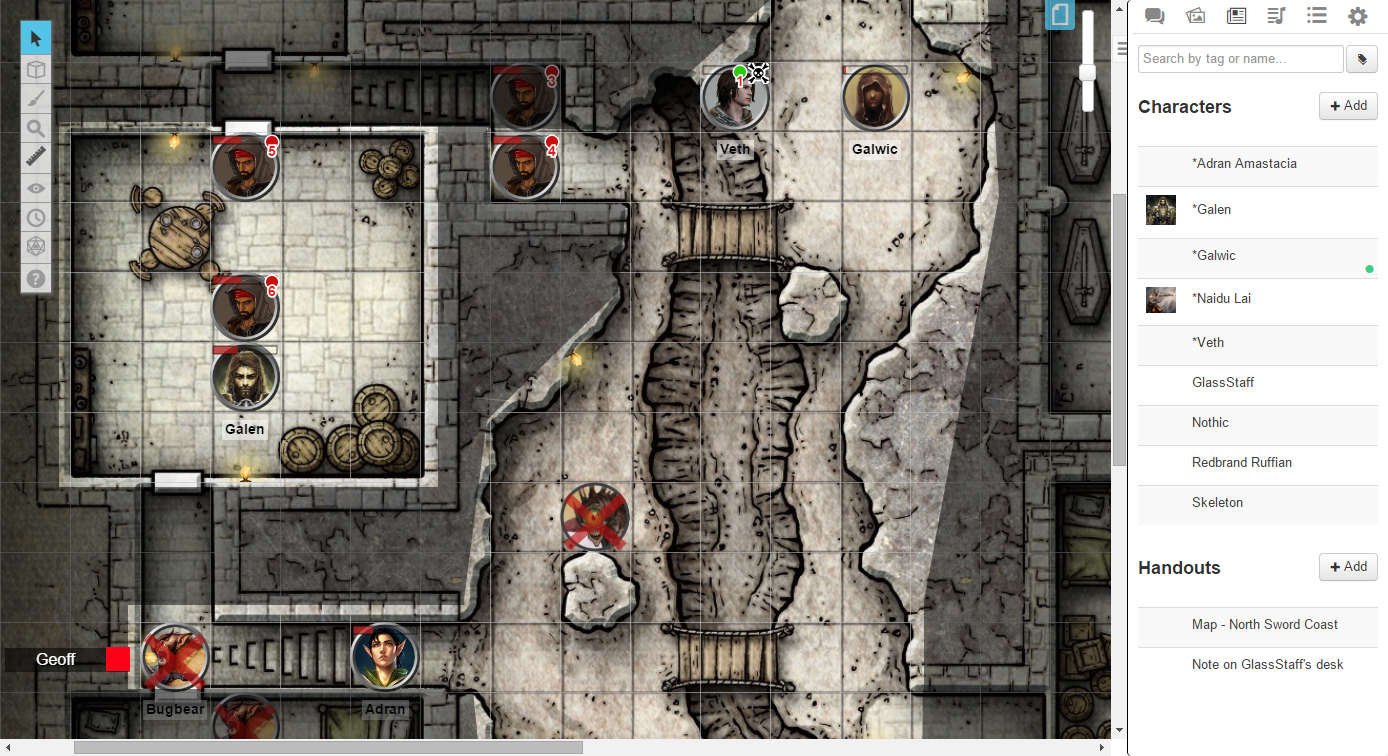This screenshot has width=1388, height=756.
Task: Click the tag filter button beside search
Action: click(x=1361, y=59)
